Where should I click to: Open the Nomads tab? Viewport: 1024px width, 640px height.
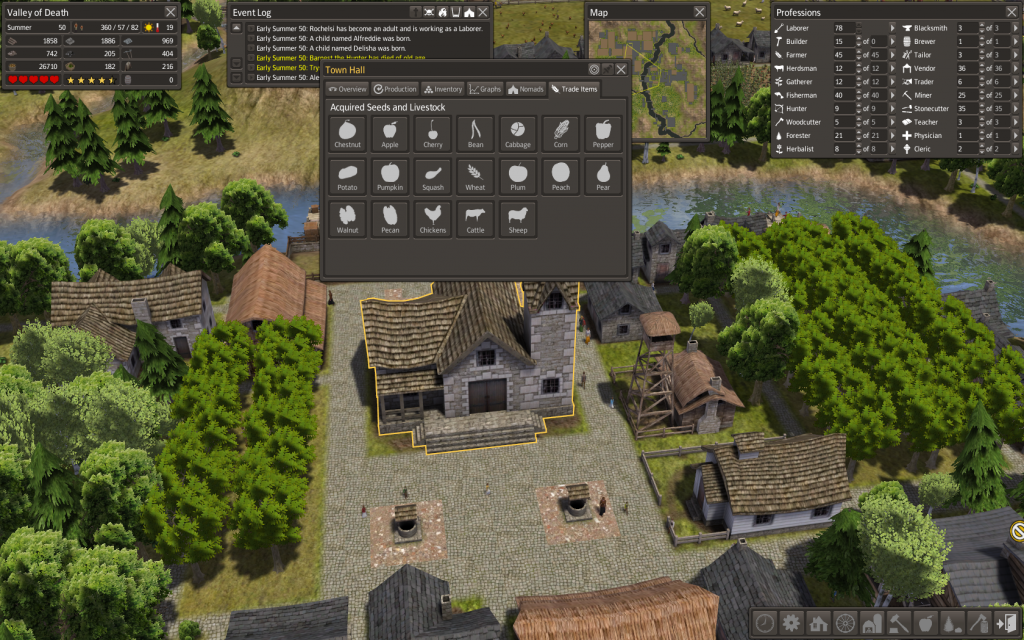tap(526, 89)
